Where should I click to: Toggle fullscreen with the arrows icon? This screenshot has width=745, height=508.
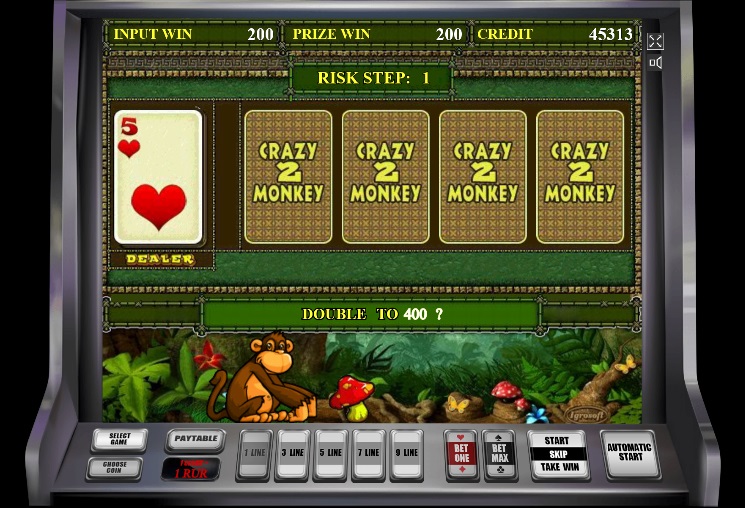655,41
